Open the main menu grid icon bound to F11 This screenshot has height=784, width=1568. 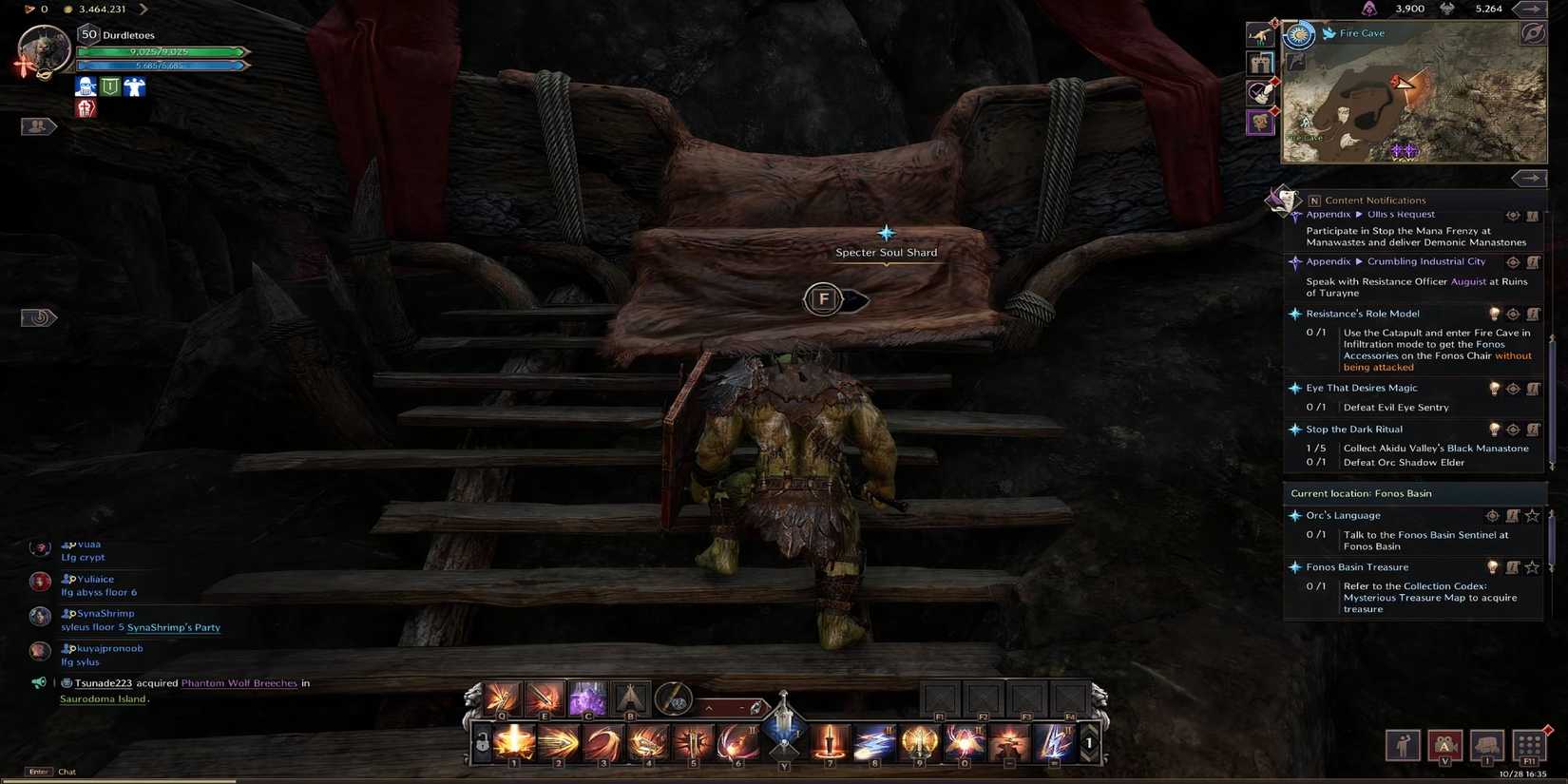click(x=1529, y=746)
